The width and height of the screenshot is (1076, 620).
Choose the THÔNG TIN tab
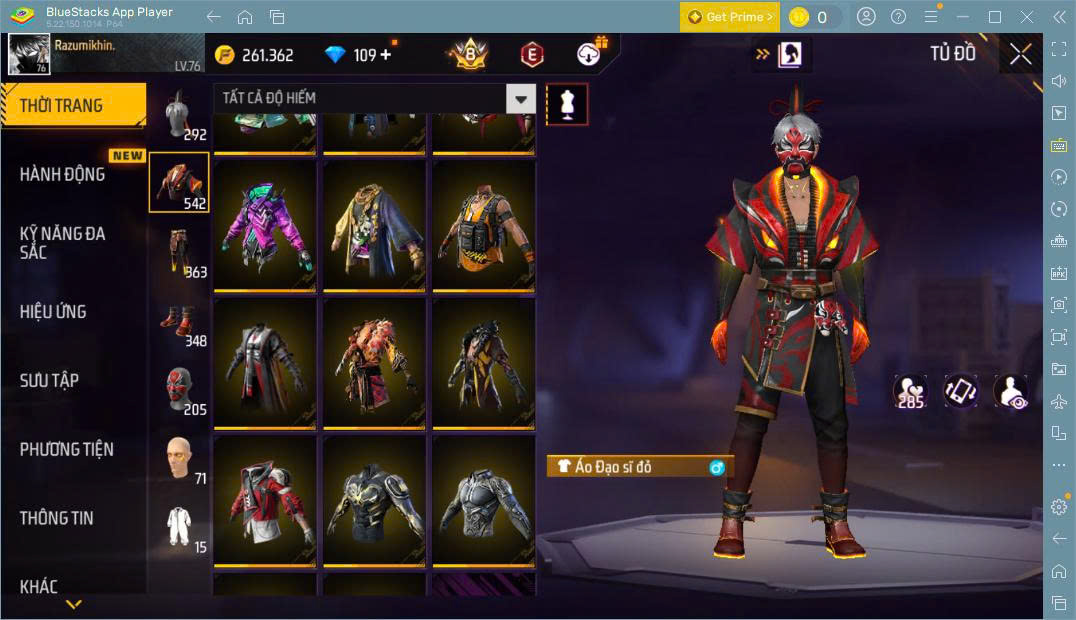click(x=56, y=518)
